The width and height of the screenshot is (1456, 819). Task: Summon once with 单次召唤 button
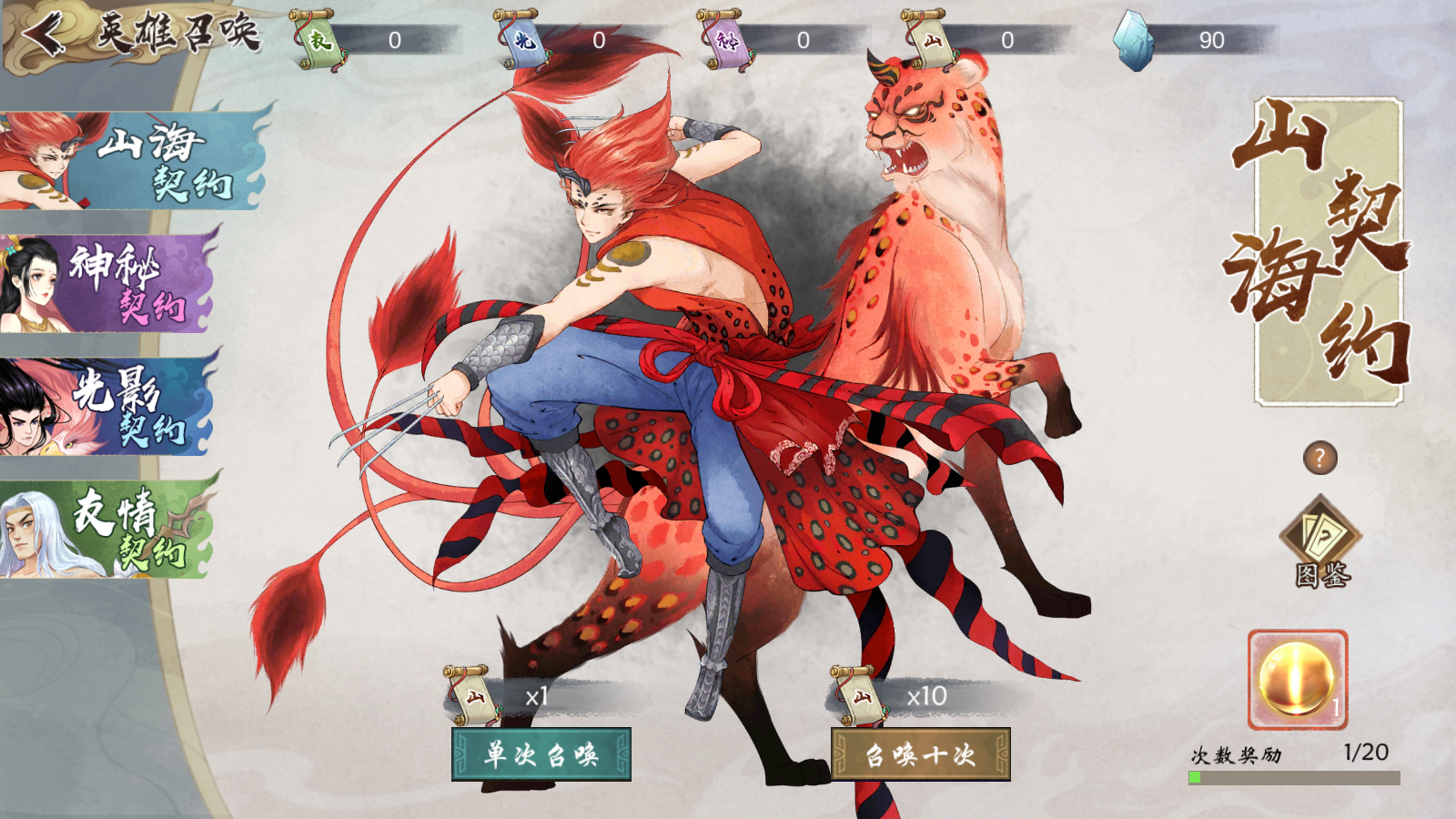(x=541, y=754)
